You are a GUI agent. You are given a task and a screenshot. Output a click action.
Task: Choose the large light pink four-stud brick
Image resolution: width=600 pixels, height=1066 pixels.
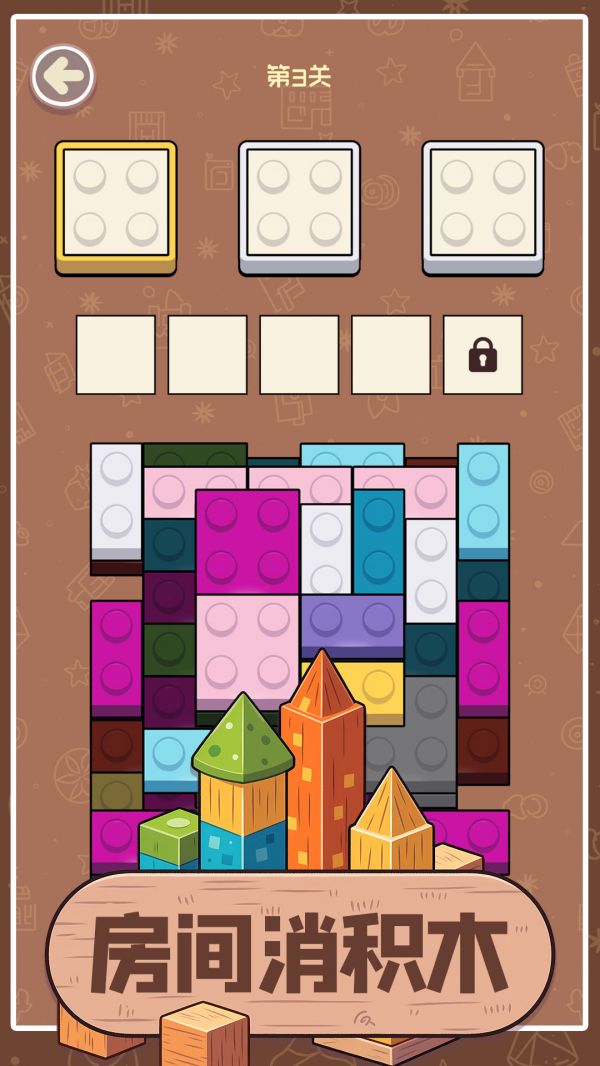point(247,645)
